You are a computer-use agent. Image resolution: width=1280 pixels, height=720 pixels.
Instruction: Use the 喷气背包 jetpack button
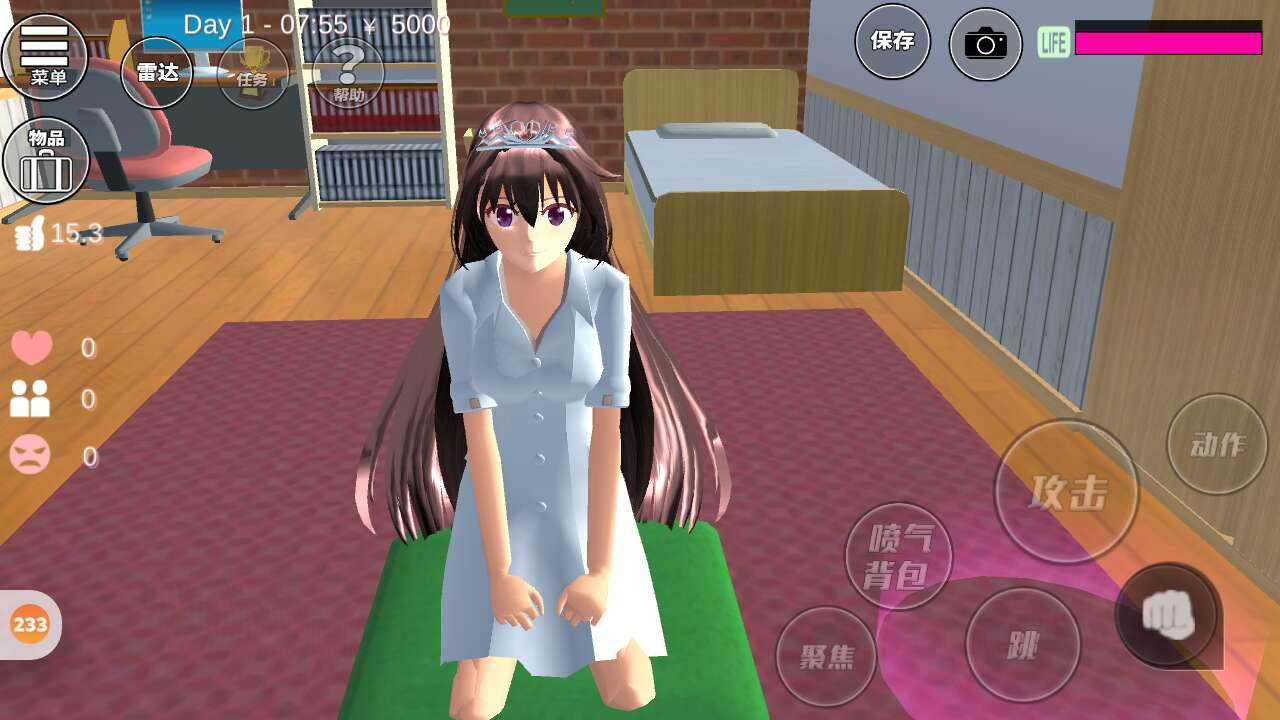[x=898, y=556]
